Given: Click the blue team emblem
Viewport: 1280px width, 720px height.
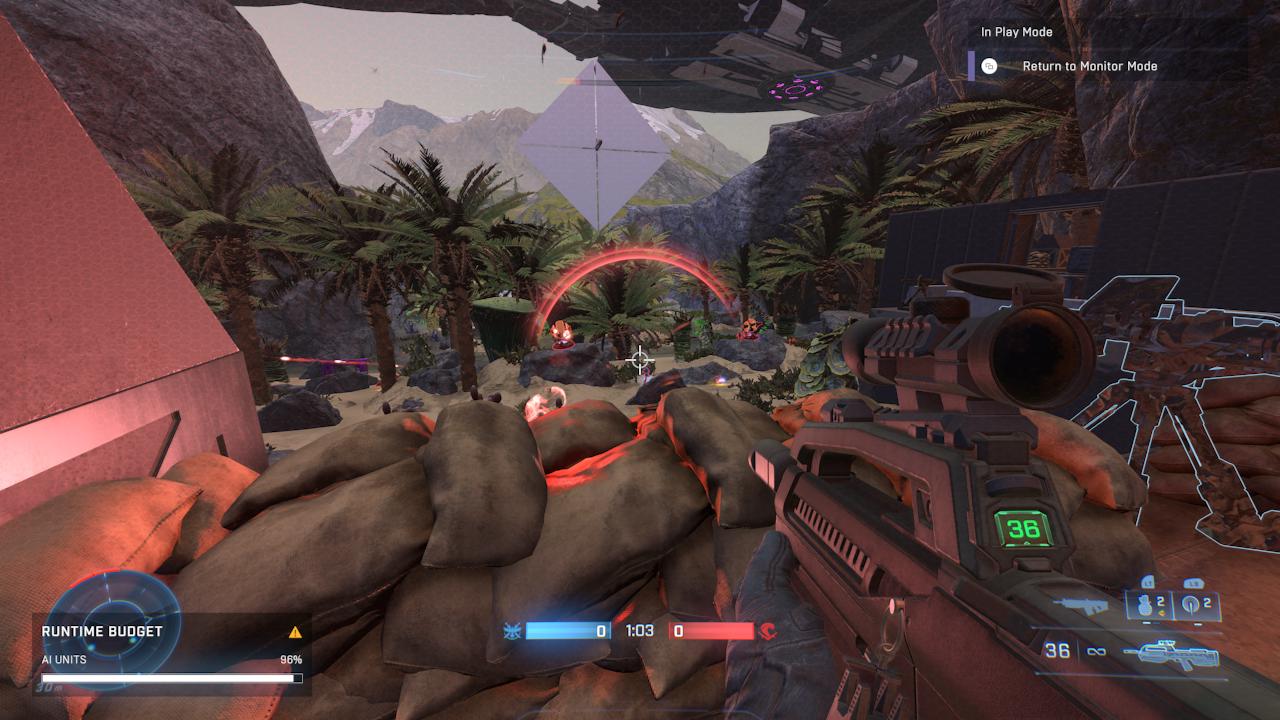Looking at the screenshot, I should [x=513, y=631].
